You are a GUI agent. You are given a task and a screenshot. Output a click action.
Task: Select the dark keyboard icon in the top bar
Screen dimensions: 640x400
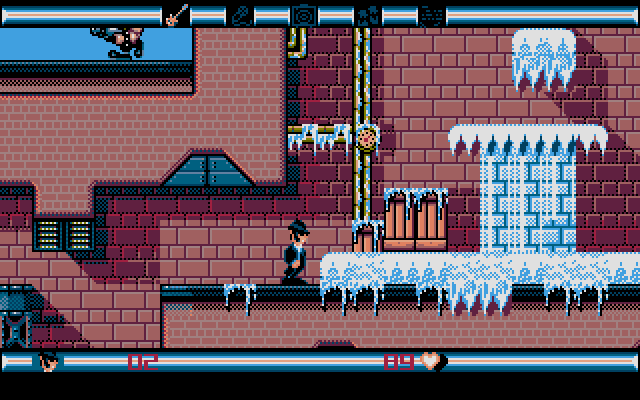click(432, 14)
